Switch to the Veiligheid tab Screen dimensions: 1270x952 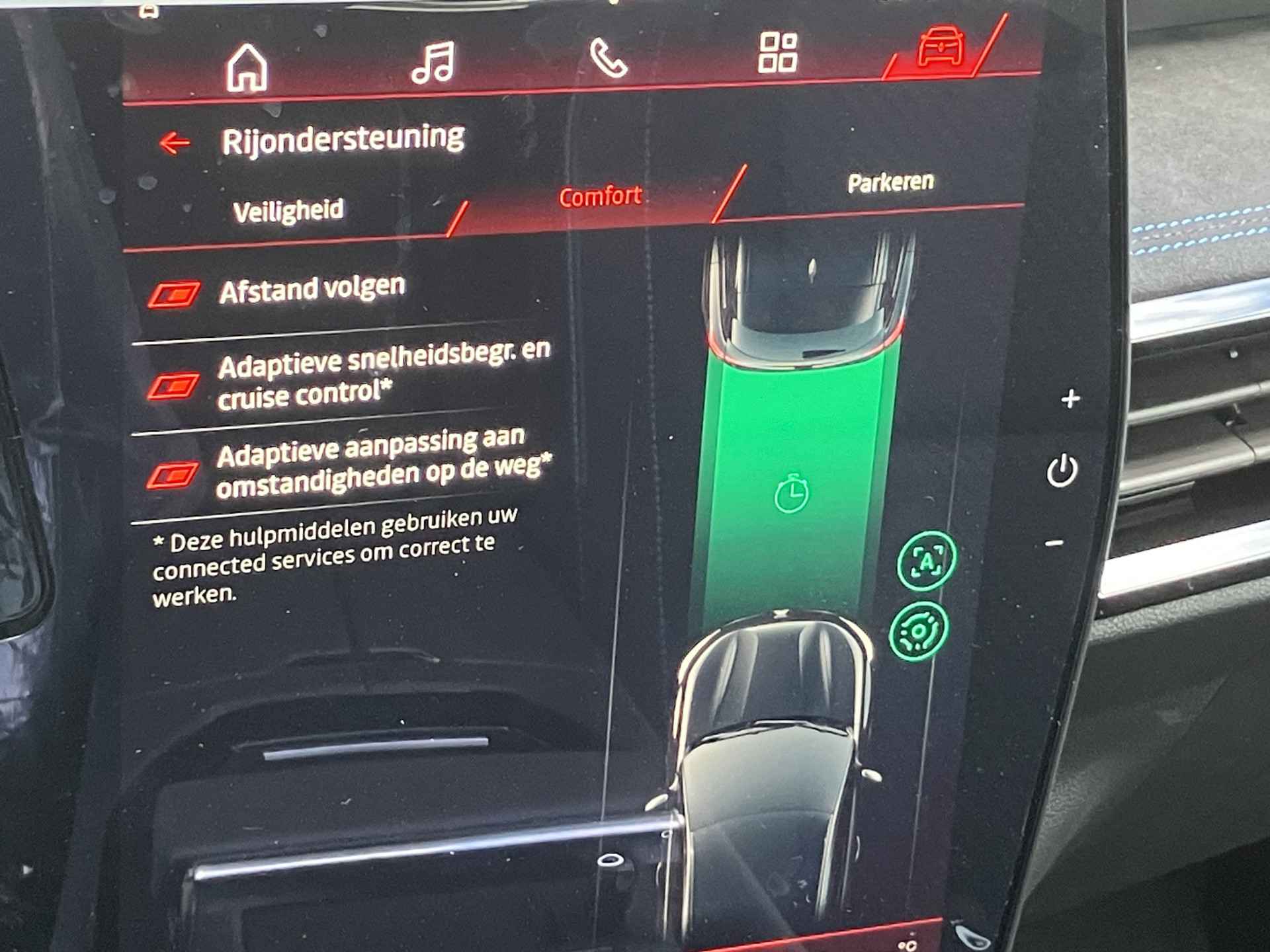point(288,211)
